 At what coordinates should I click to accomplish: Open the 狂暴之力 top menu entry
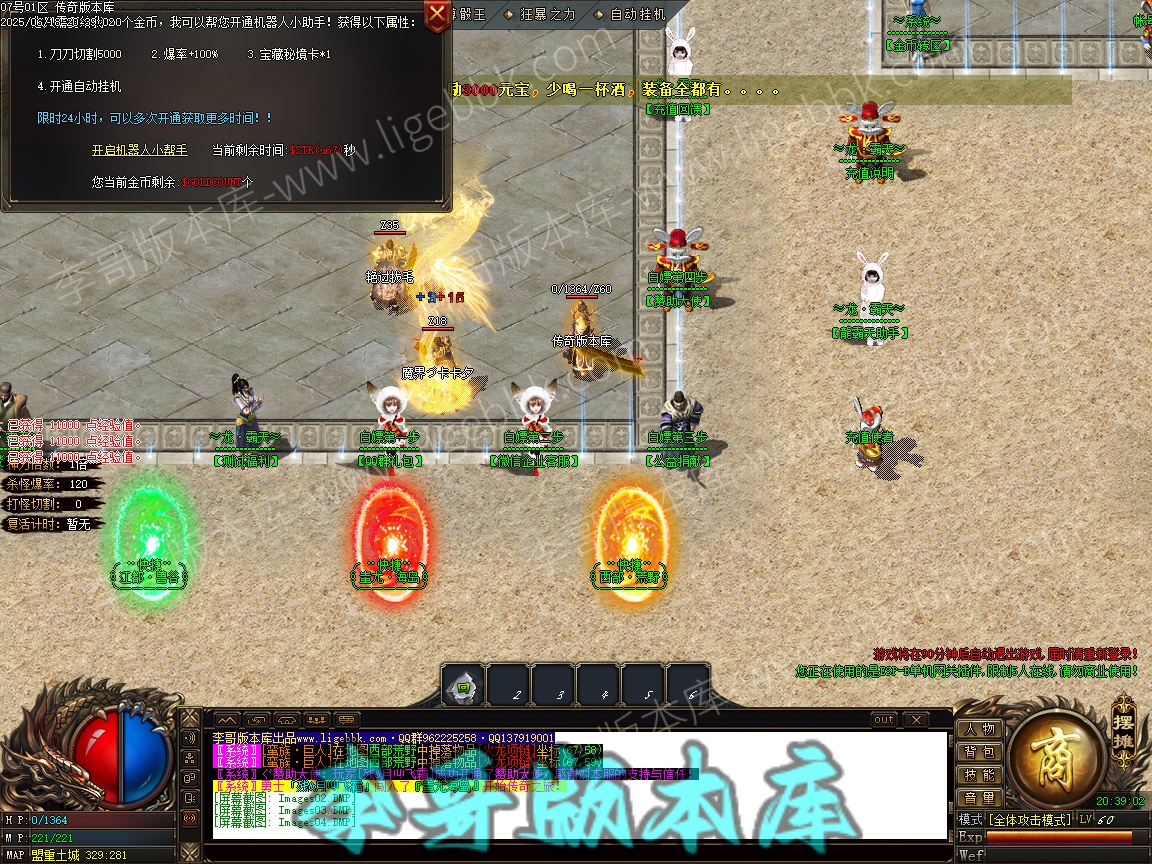(x=547, y=15)
